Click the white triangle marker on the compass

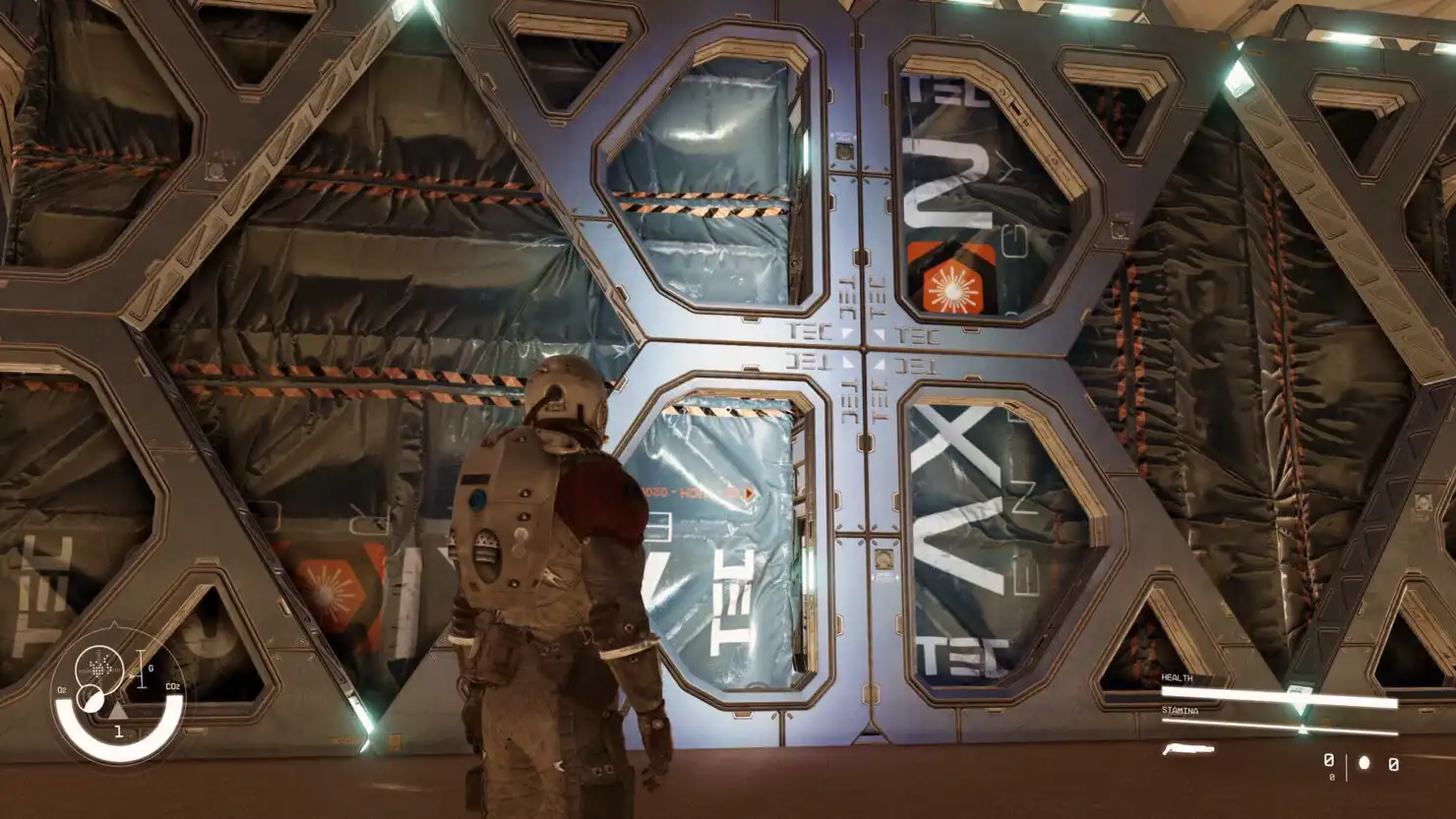(118, 712)
